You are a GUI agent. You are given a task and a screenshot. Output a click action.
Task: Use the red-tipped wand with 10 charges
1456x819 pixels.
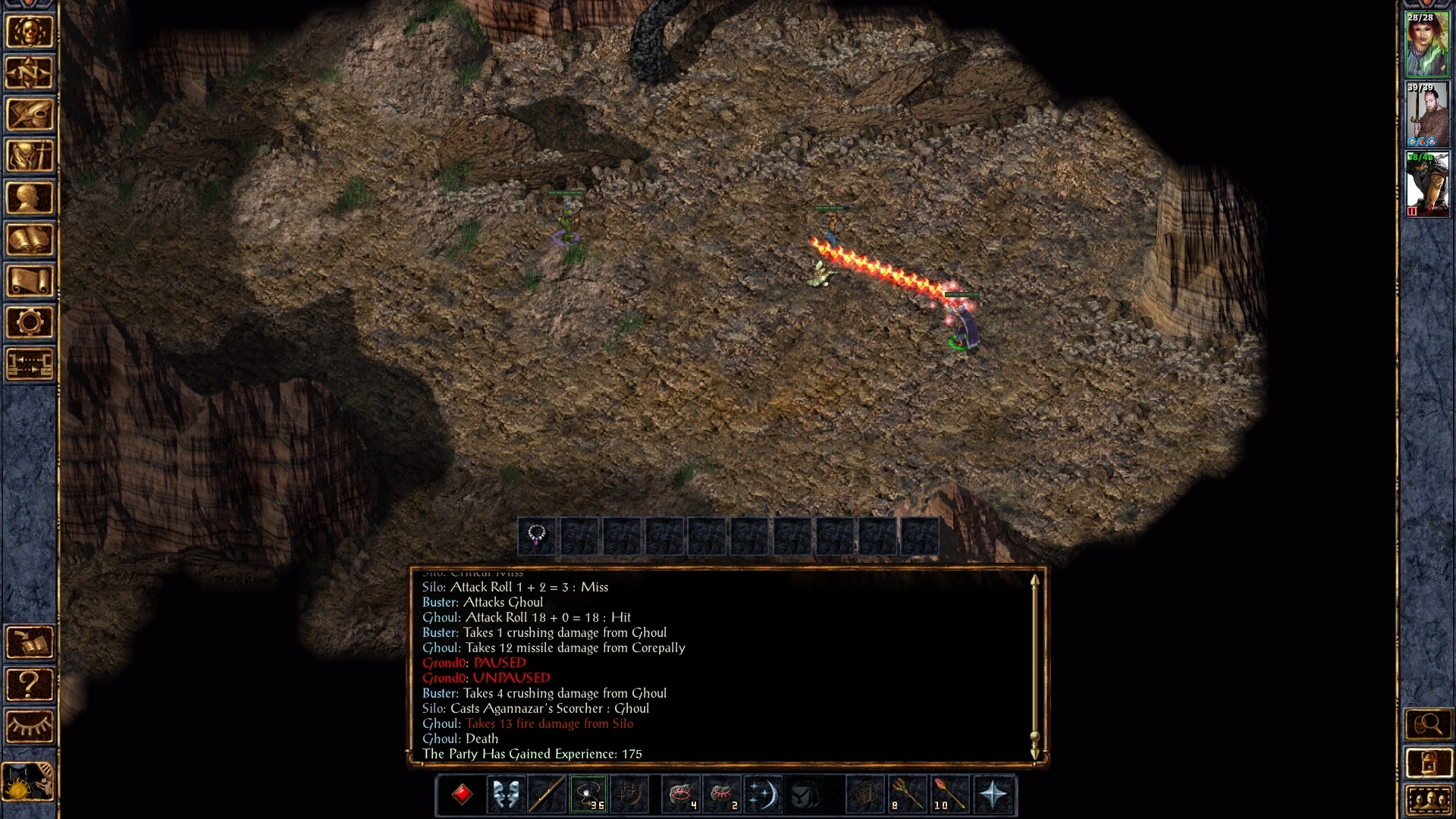click(949, 795)
